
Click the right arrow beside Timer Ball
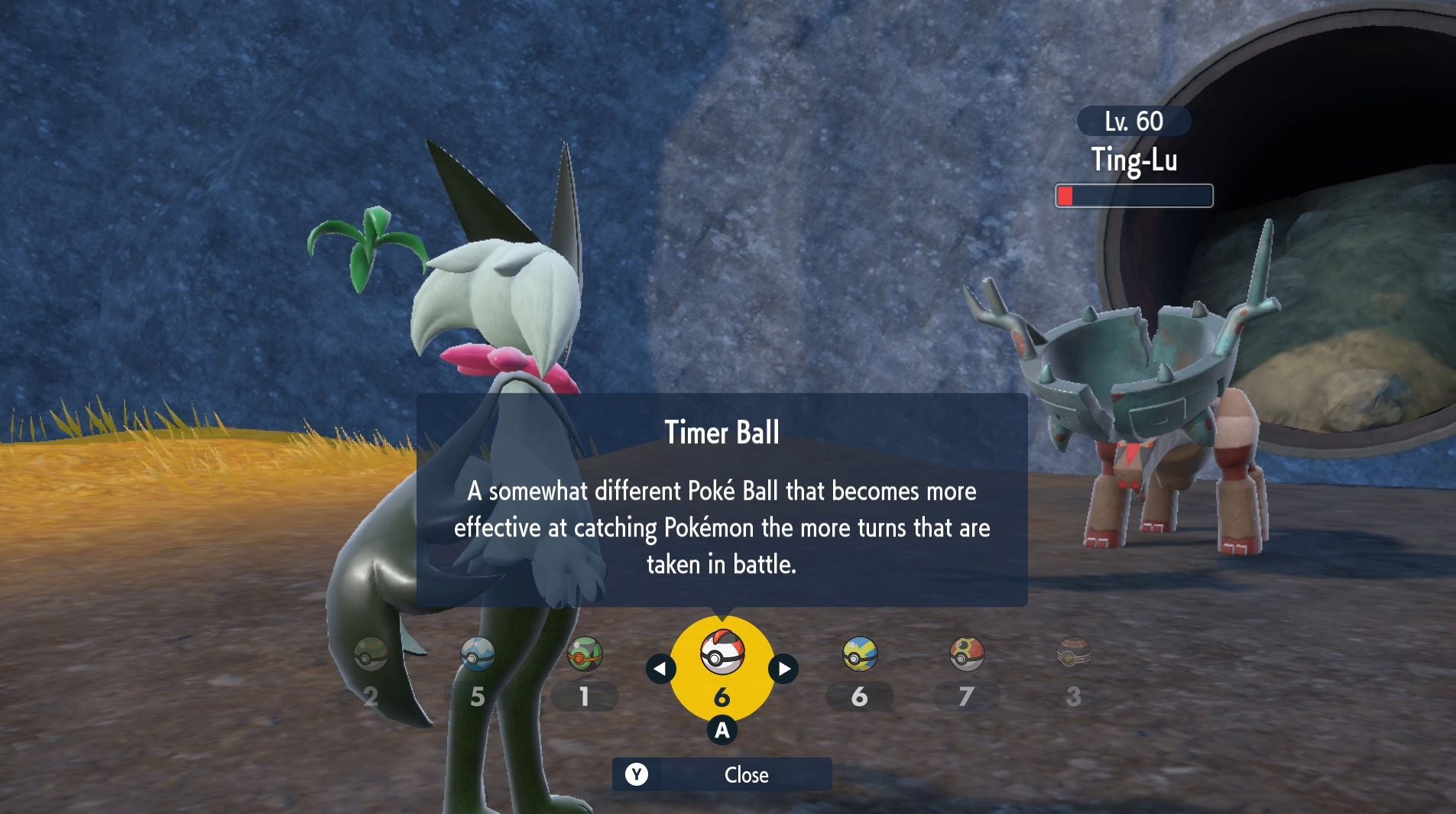(783, 669)
